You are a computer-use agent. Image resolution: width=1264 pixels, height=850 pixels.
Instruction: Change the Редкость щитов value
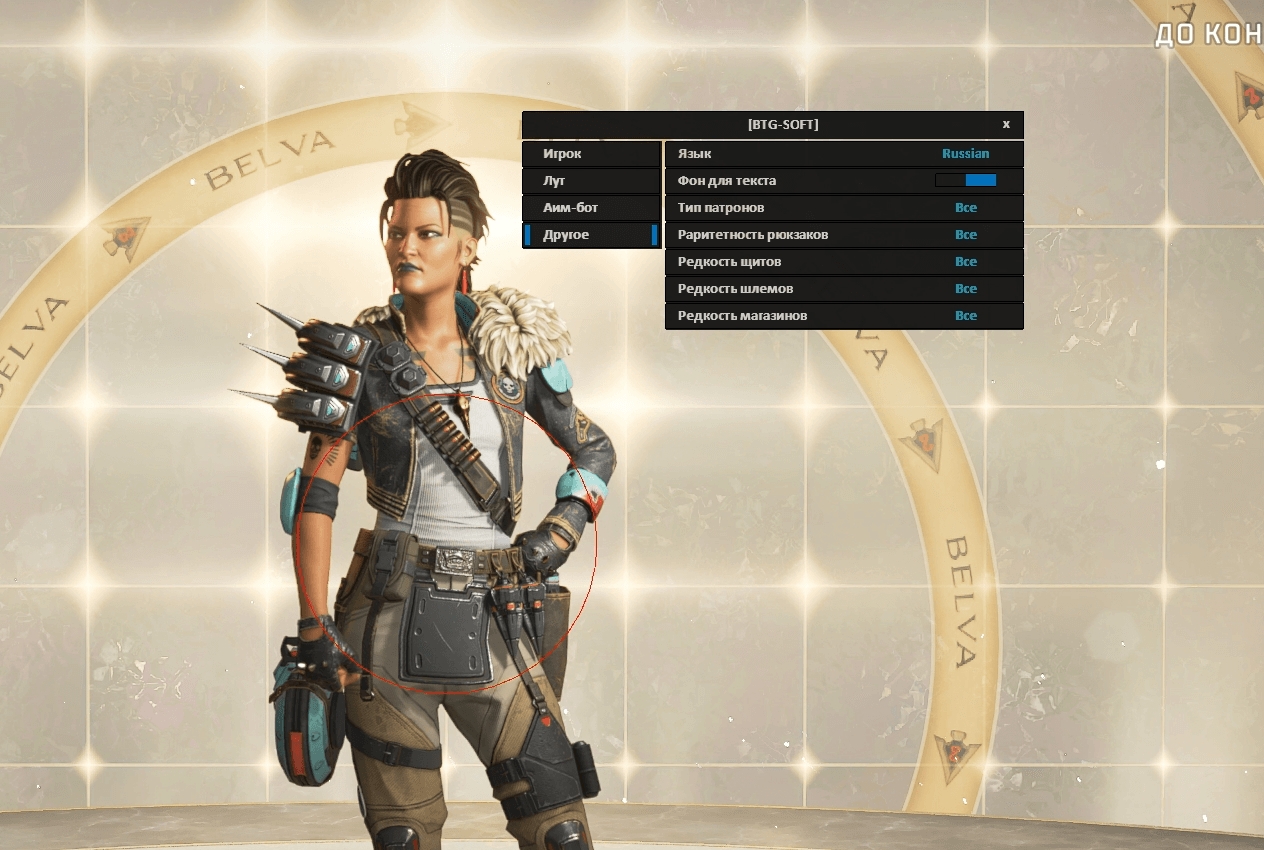pyautogui.click(x=965, y=262)
